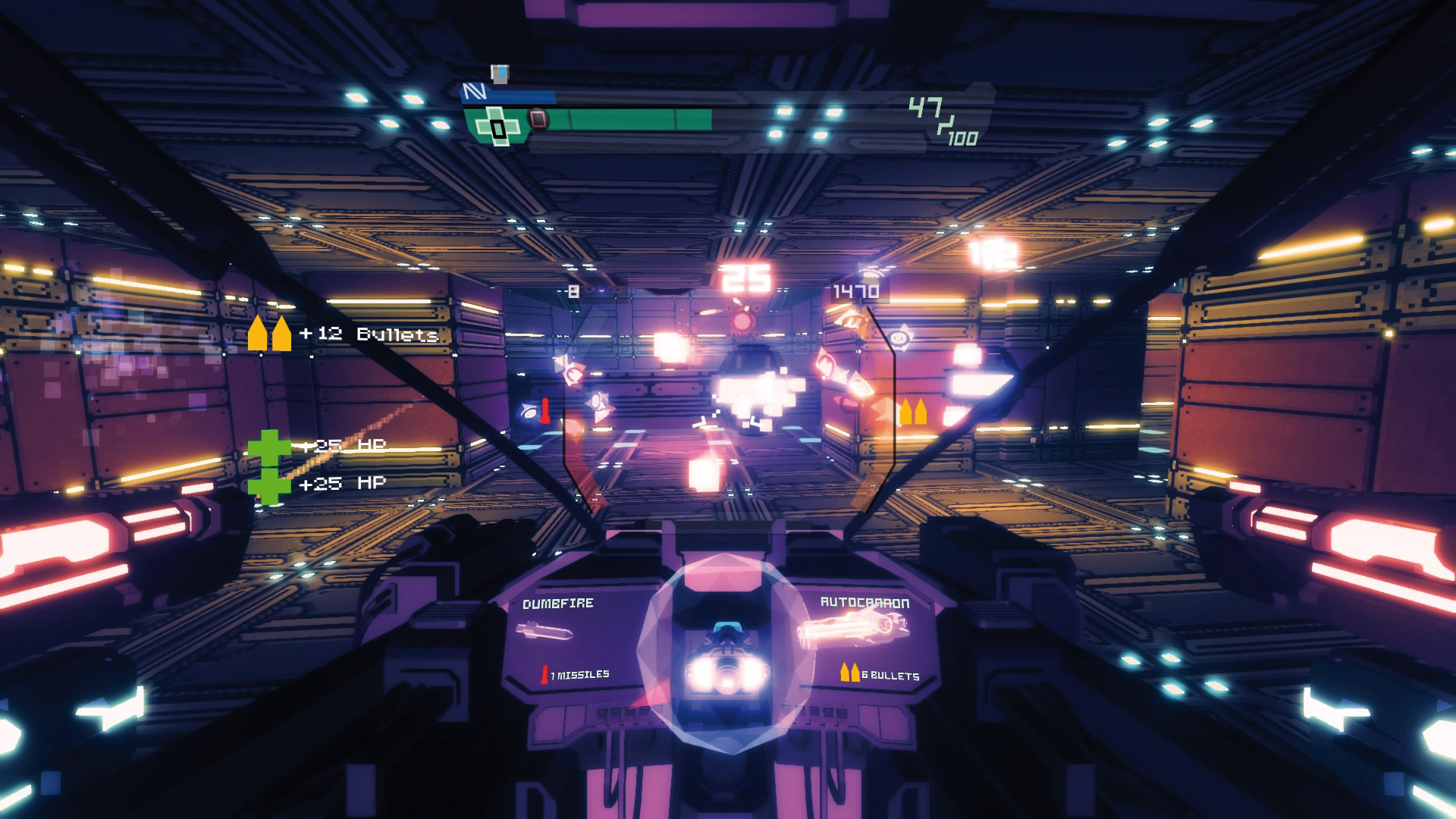Click the 1470 damage number
Viewport: 1456px width, 819px height.
click(x=858, y=289)
